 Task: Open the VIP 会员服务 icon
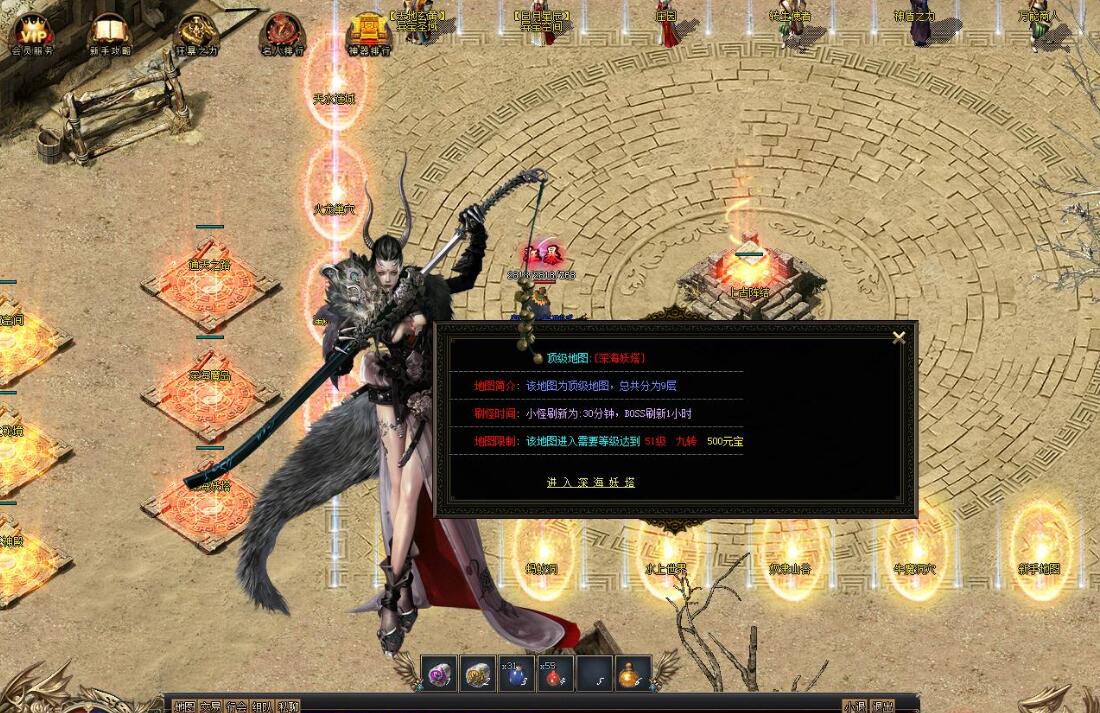tap(31, 33)
